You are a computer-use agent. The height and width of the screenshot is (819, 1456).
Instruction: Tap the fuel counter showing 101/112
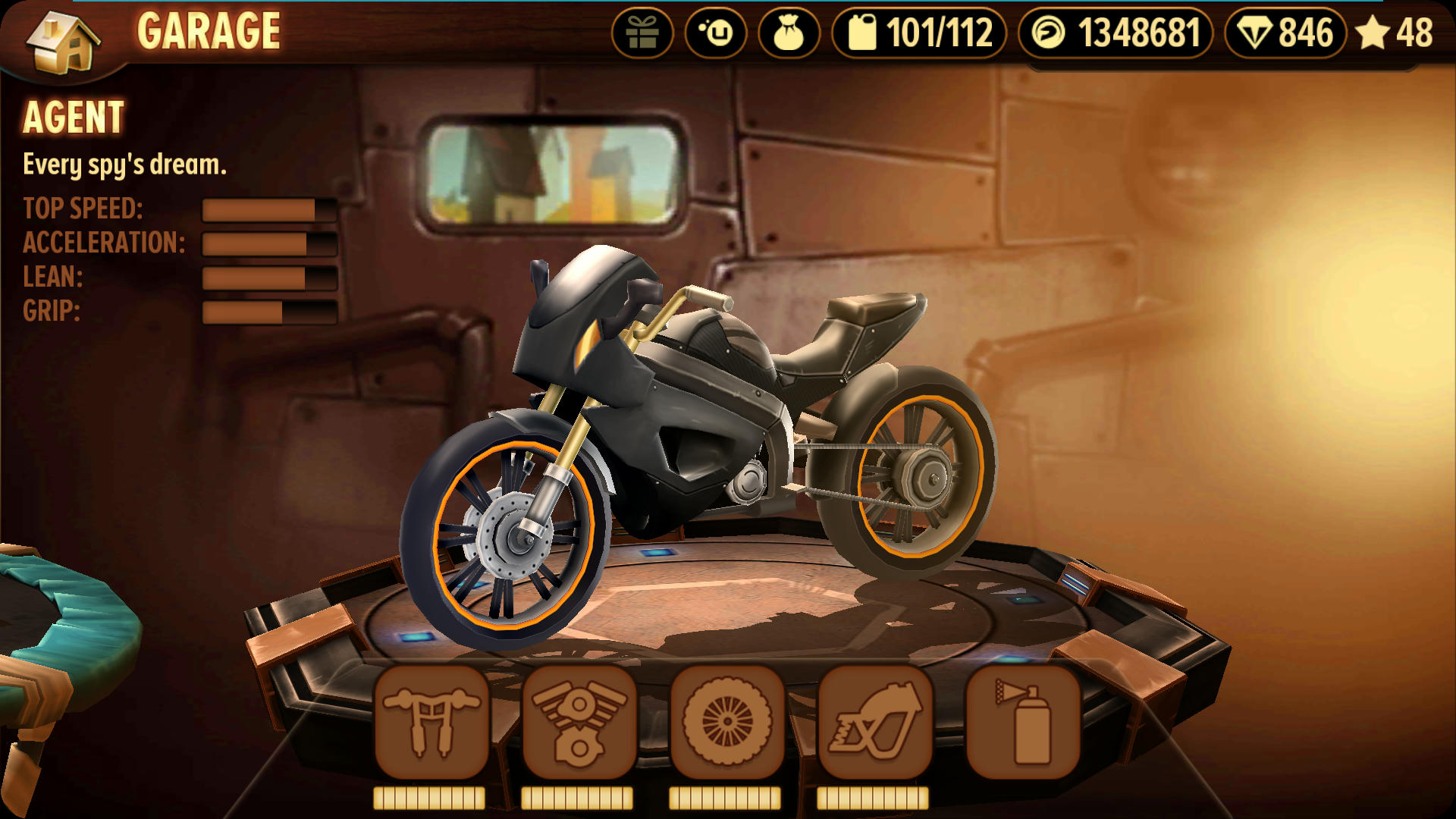(919, 33)
